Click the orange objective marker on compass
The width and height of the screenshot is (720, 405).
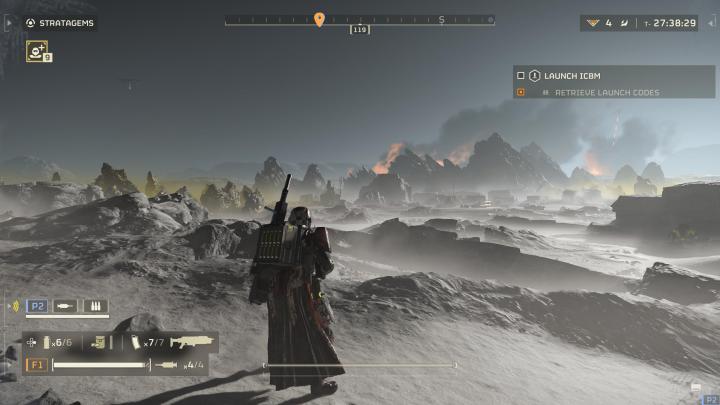coord(319,19)
